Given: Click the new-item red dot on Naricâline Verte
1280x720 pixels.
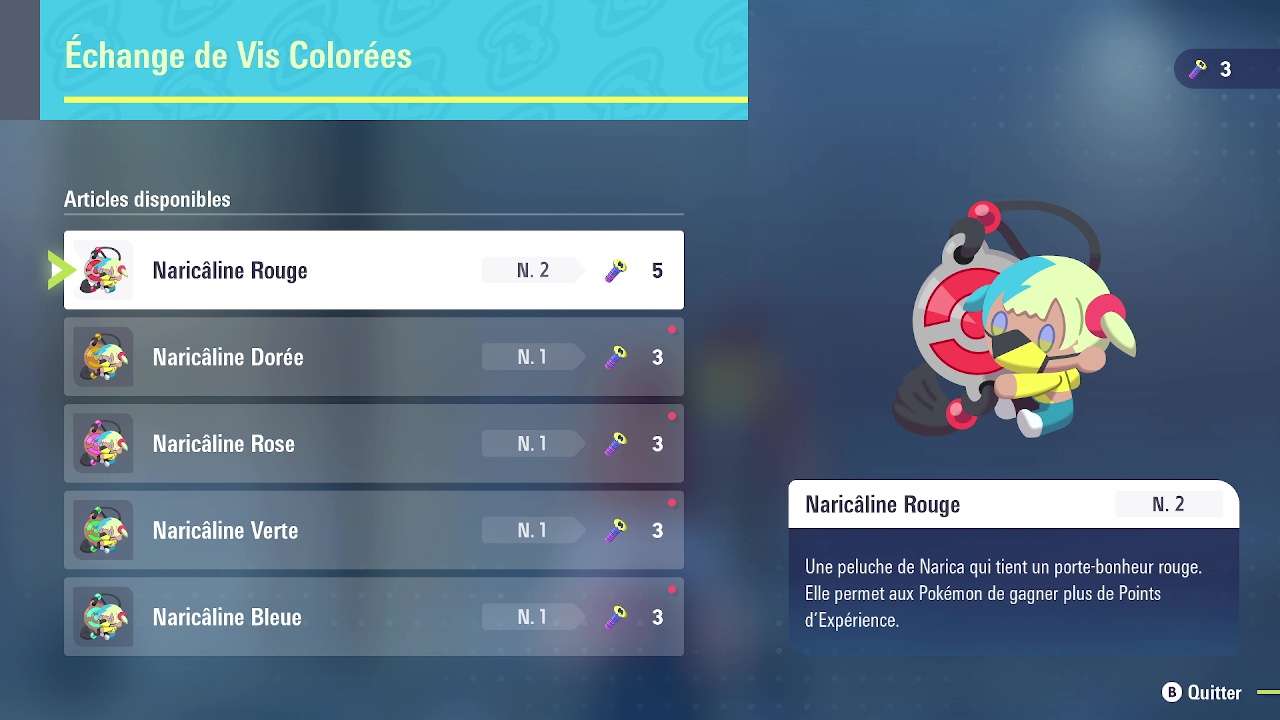Looking at the screenshot, I should click(672, 502).
